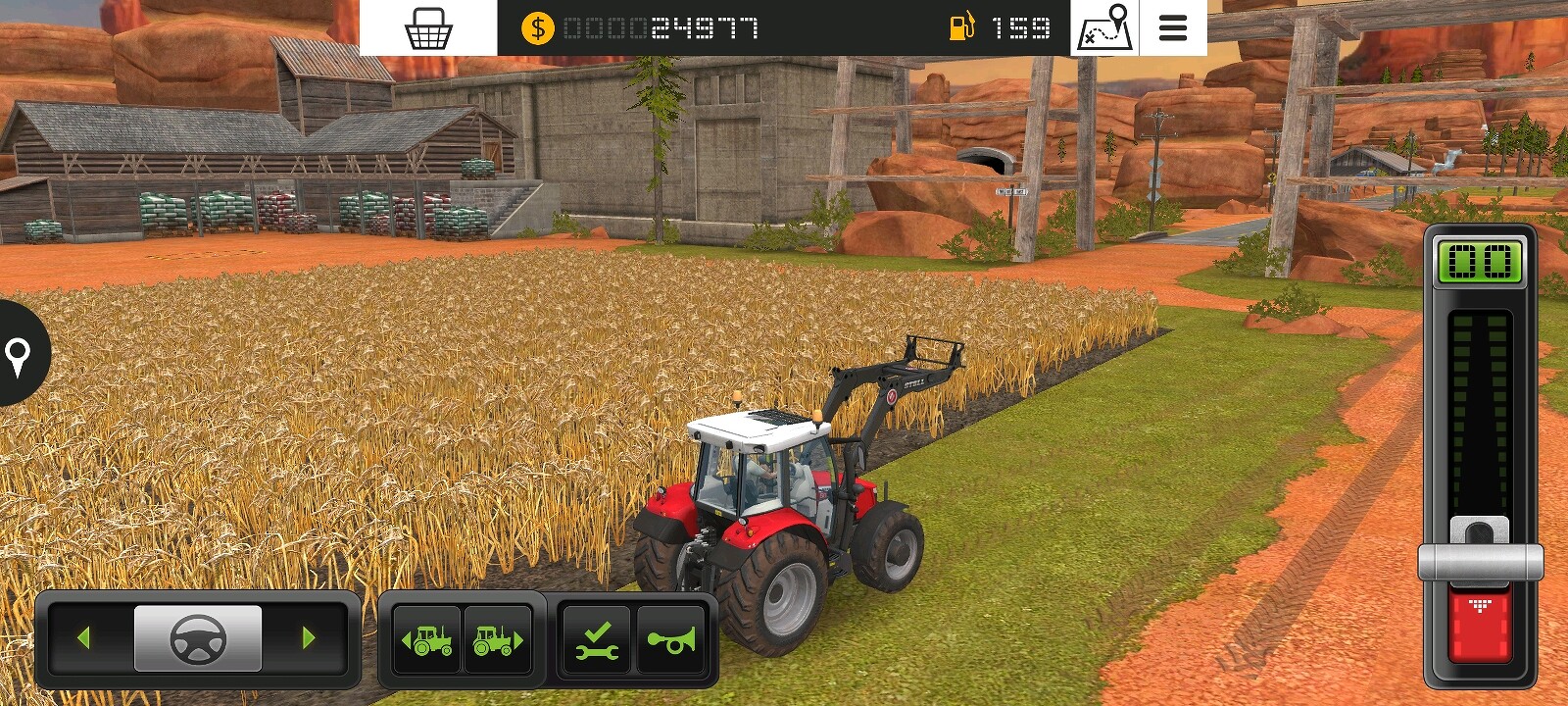Screen dimensions: 1568x706
Task: Switch to the previous vehicle
Action: pos(427,640)
